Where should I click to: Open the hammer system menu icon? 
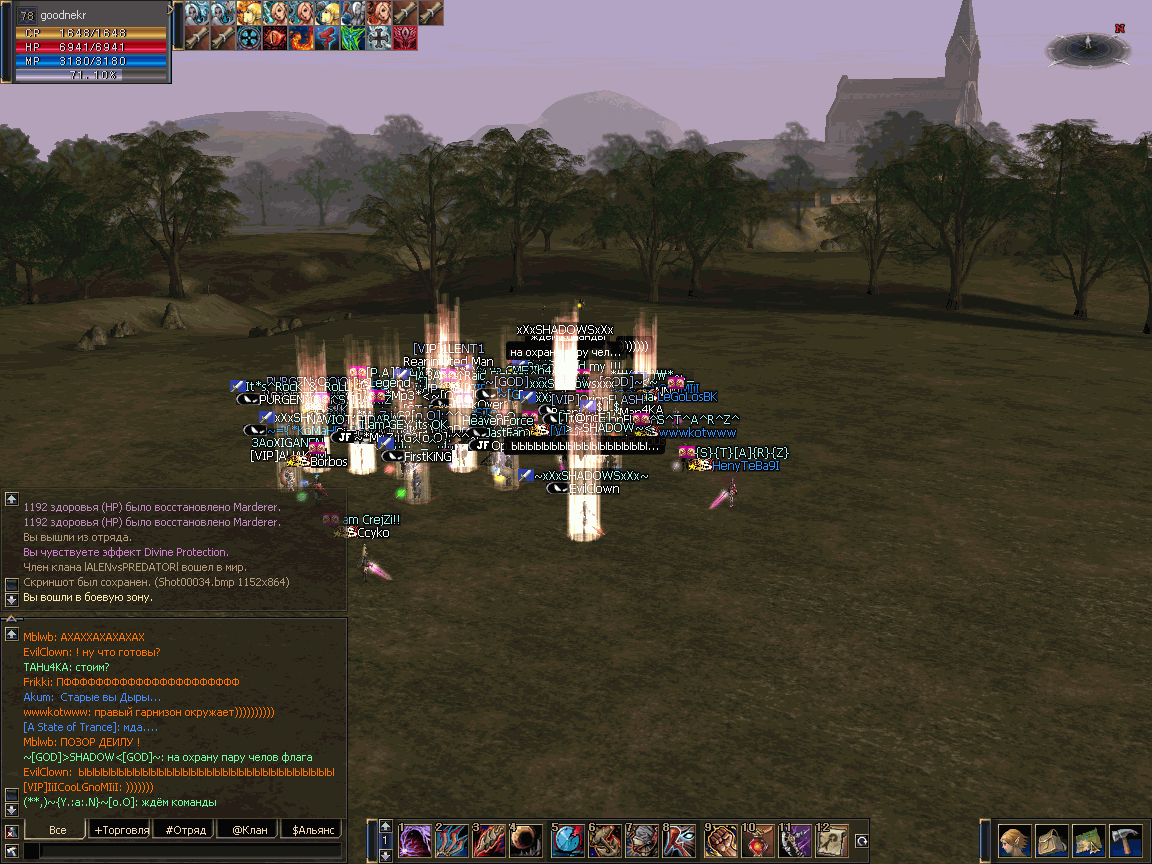click(x=1125, y=839)
